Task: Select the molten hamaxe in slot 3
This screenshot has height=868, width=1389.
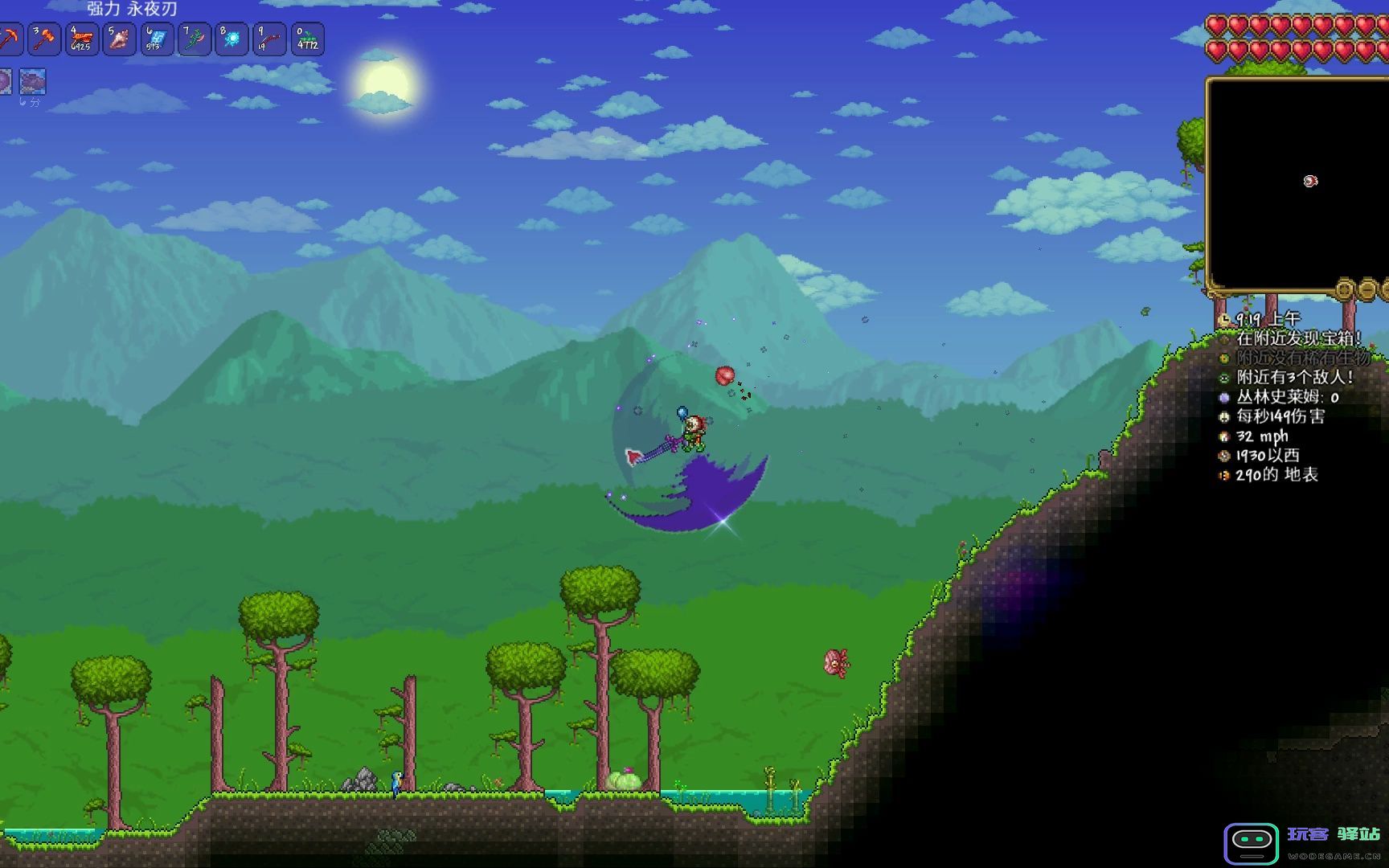Action: [x=45, y=39]
